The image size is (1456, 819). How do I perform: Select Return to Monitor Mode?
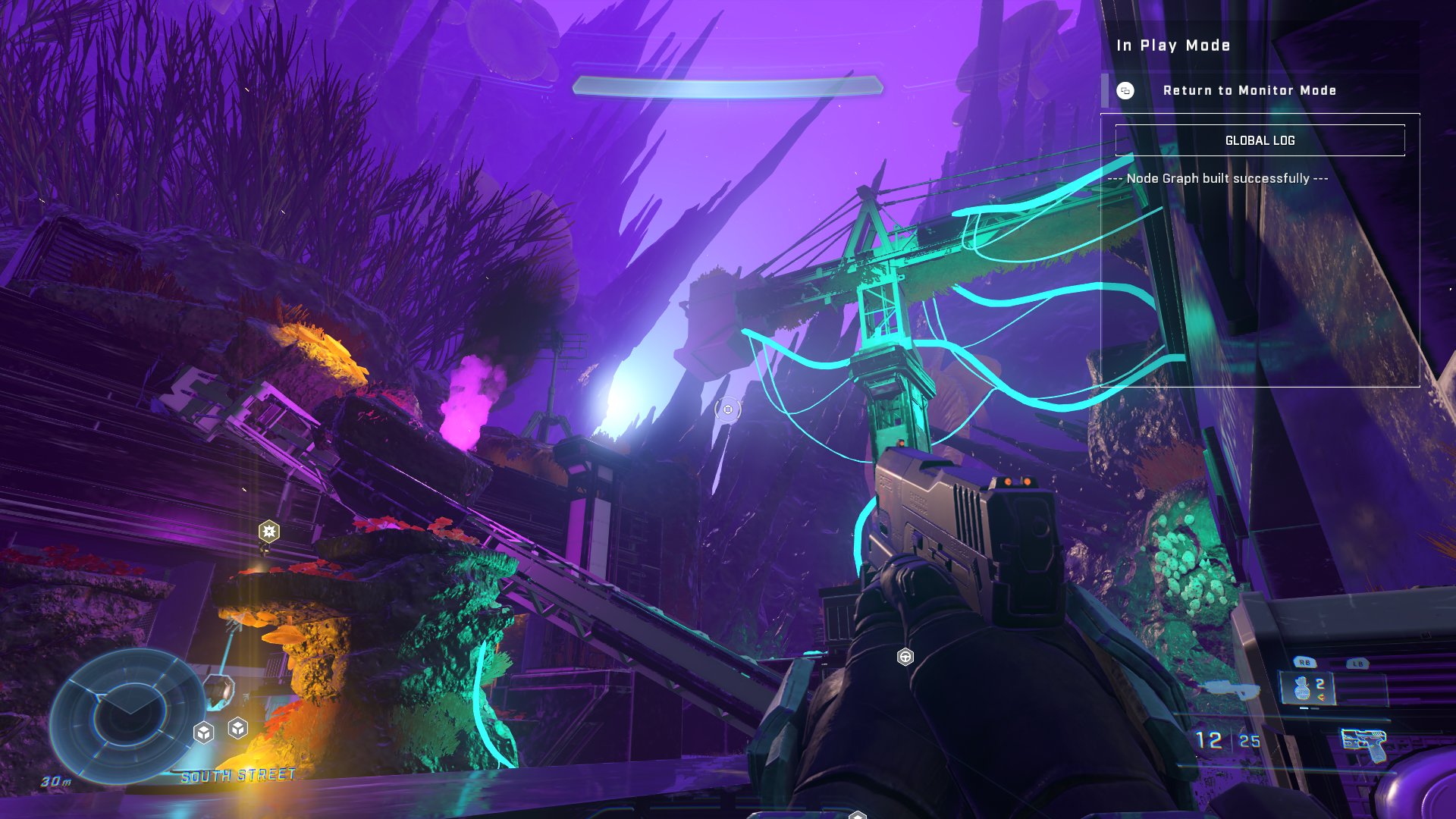click(x=1248, y=90)
